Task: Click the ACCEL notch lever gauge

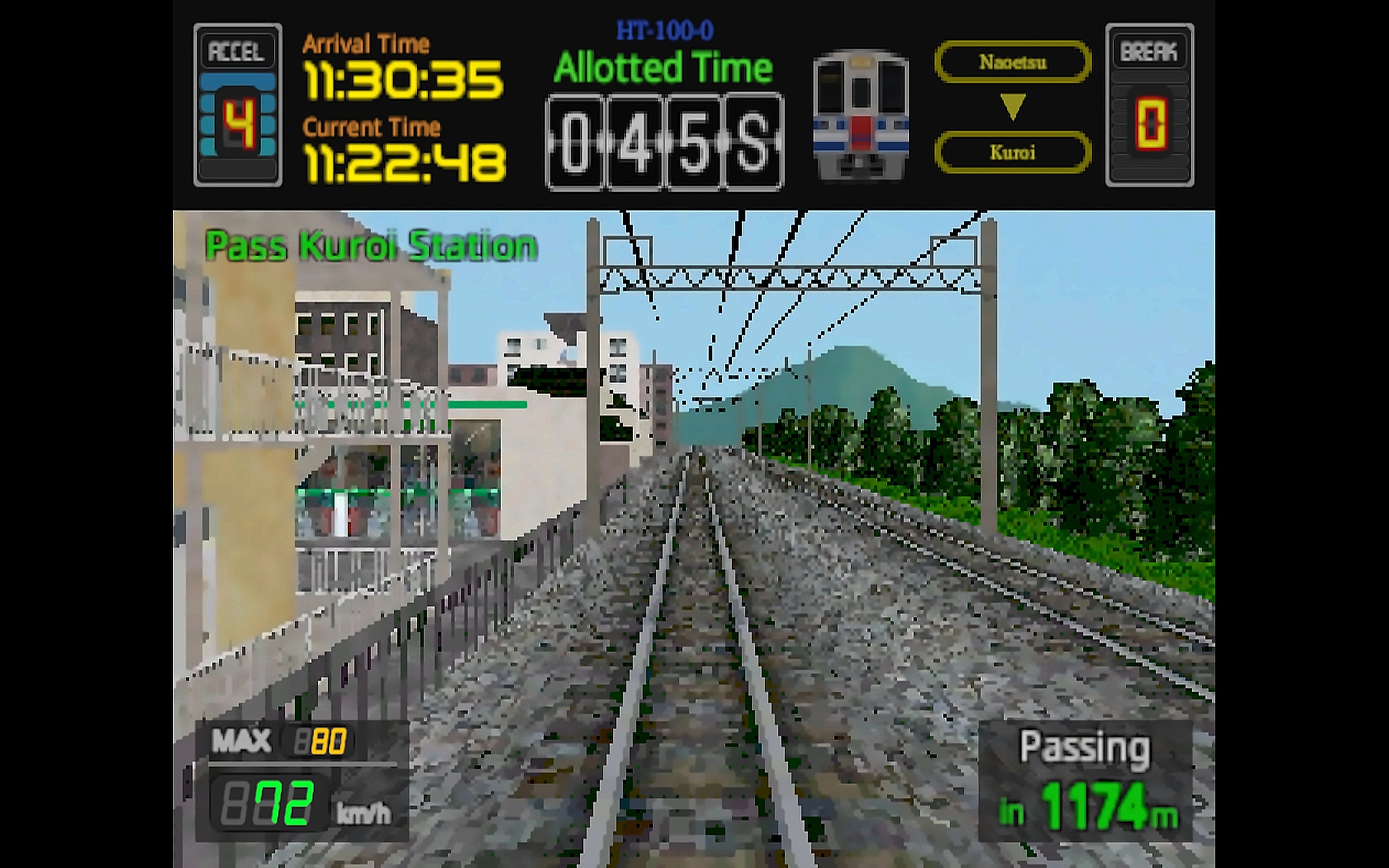Action: (238, 105)
